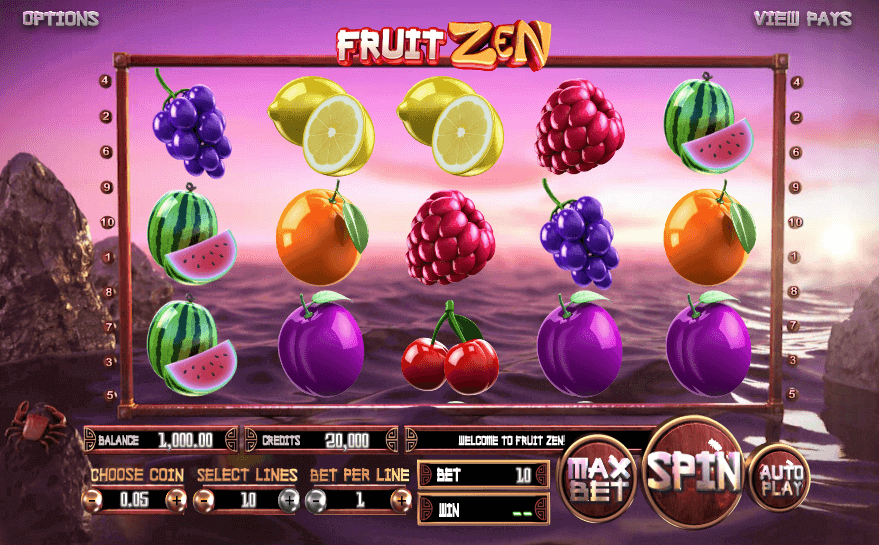Decrease the Bet Per Line amount
Image resolution: width=879 pixels, height=545 pixels.
point(316,498)
